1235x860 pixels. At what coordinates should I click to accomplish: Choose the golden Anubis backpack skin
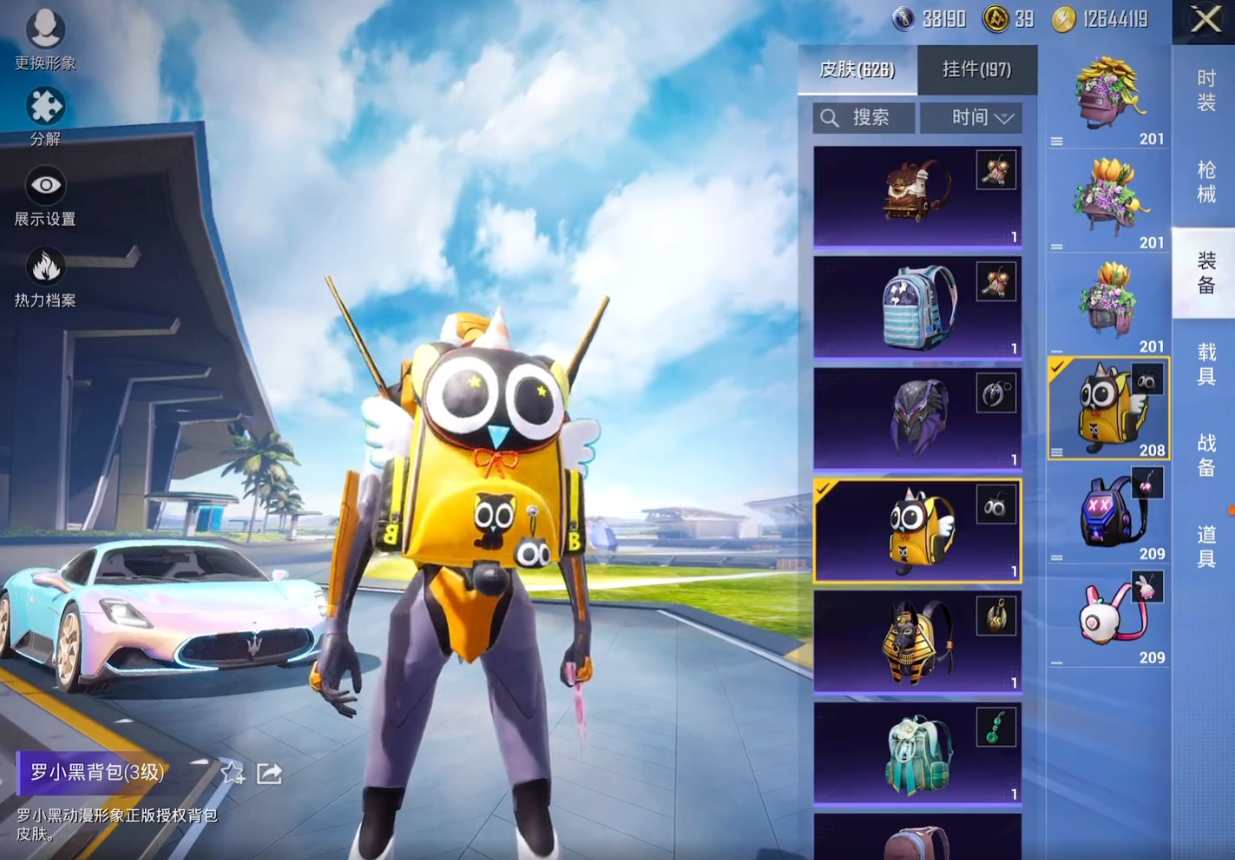click(x=917, y=641)
